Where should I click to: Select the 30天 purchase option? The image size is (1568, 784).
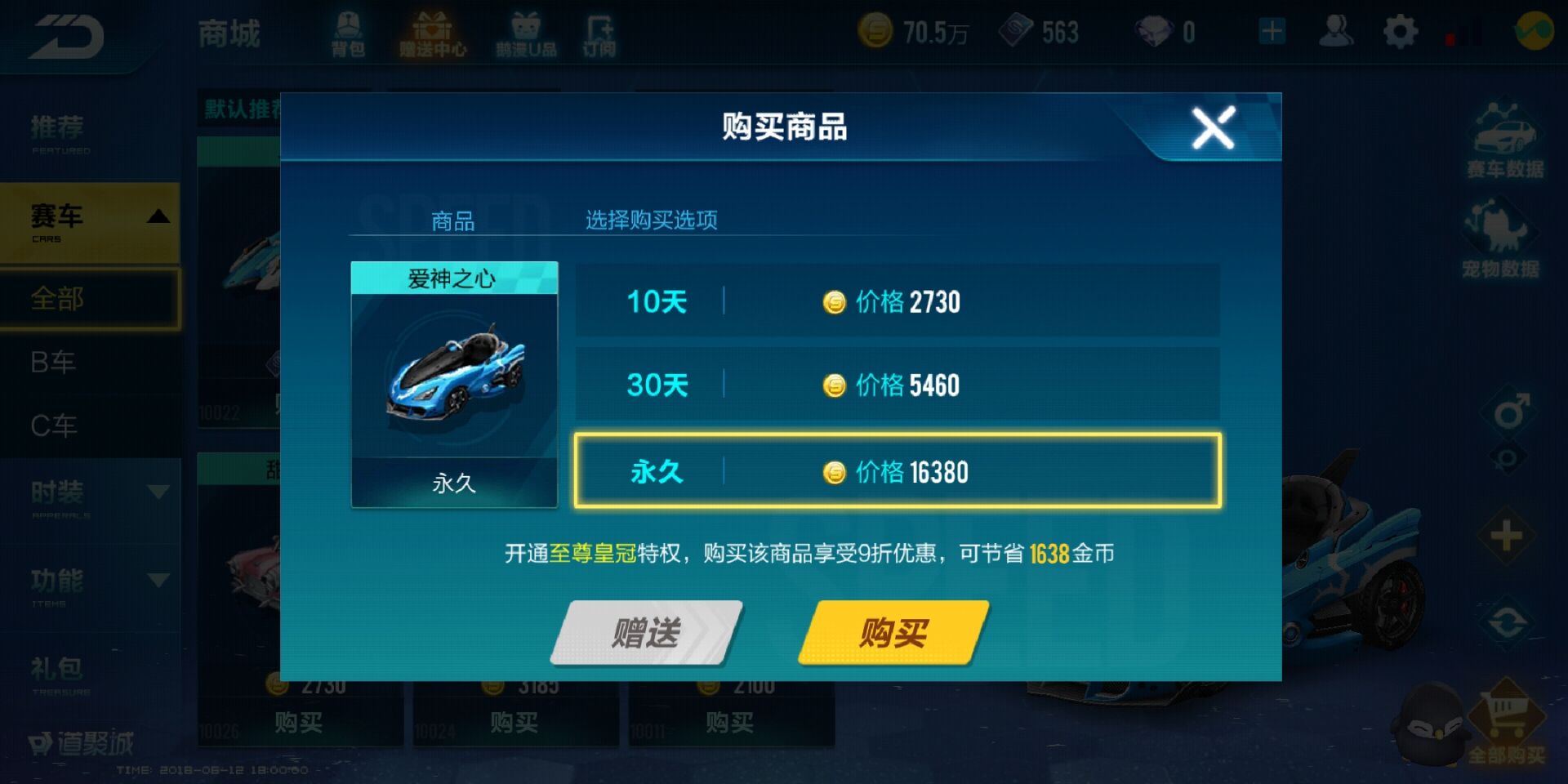point(898,384)
